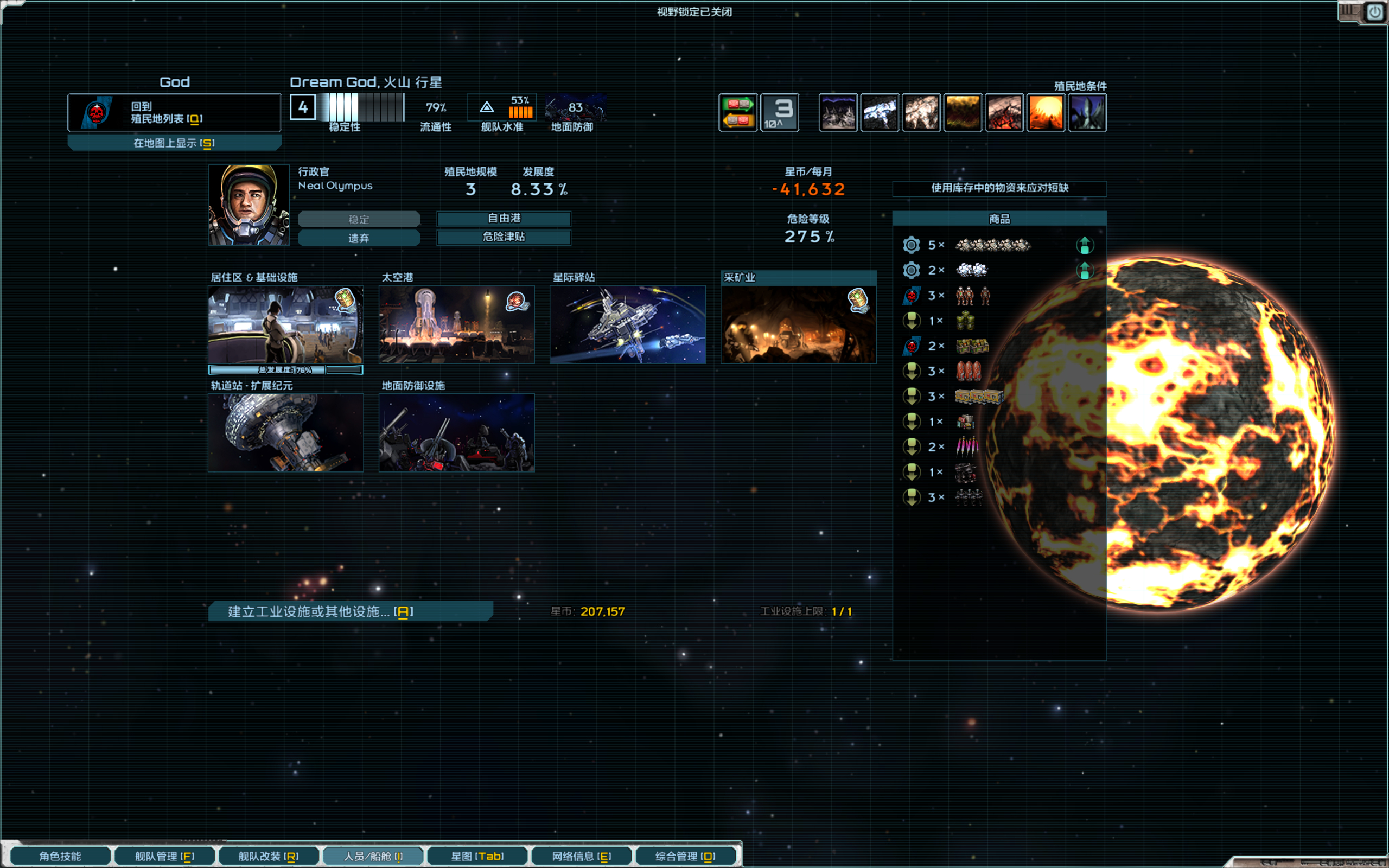Open the 居住区 & 基础设施 building

point(285,324)
